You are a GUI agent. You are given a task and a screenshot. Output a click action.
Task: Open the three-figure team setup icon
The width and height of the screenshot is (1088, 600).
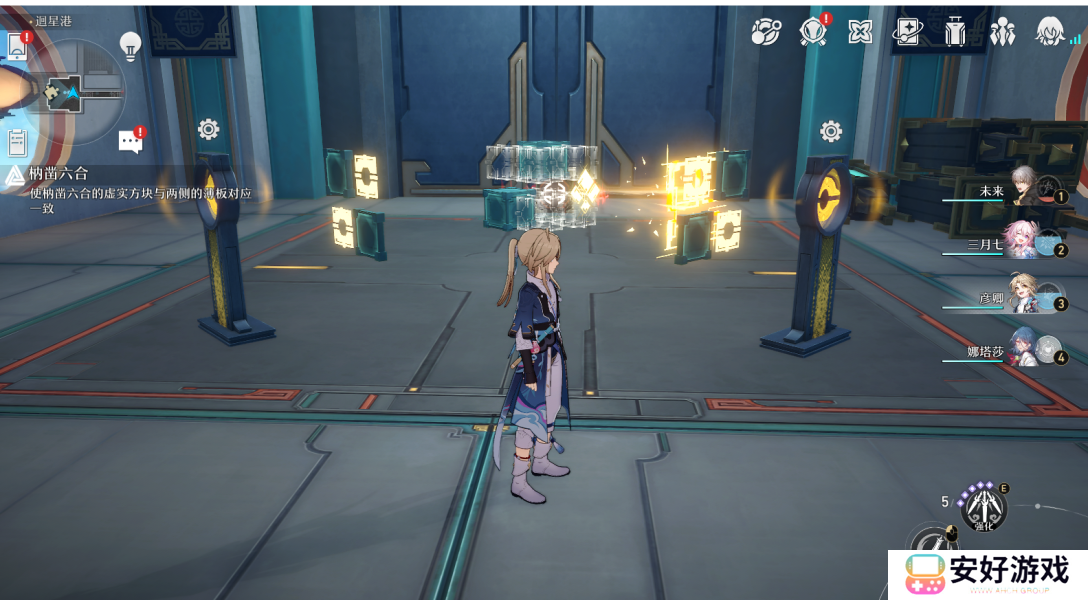(x=1001, y=32)
